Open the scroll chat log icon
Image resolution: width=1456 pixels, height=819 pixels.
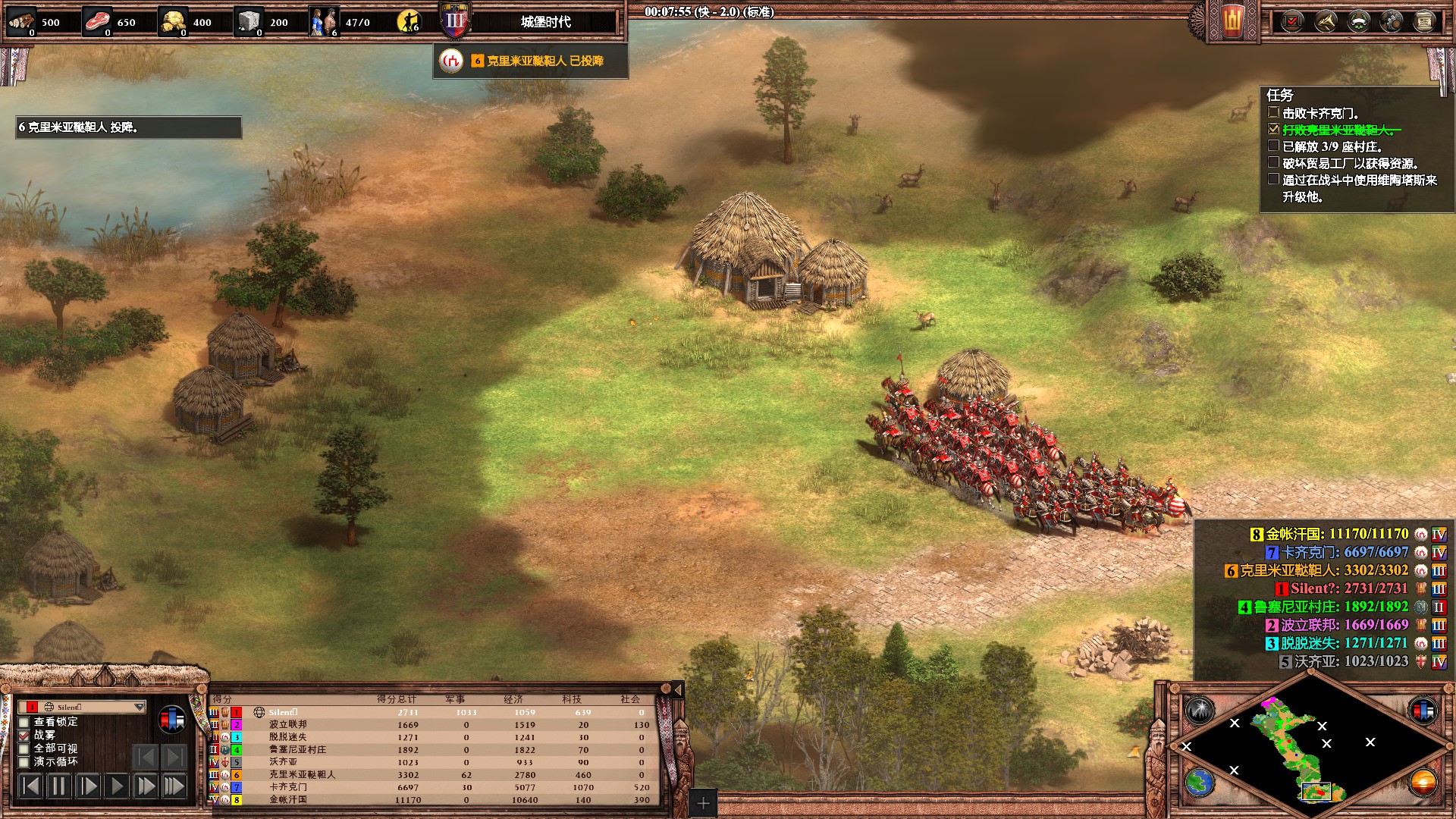coord(1424,21)
